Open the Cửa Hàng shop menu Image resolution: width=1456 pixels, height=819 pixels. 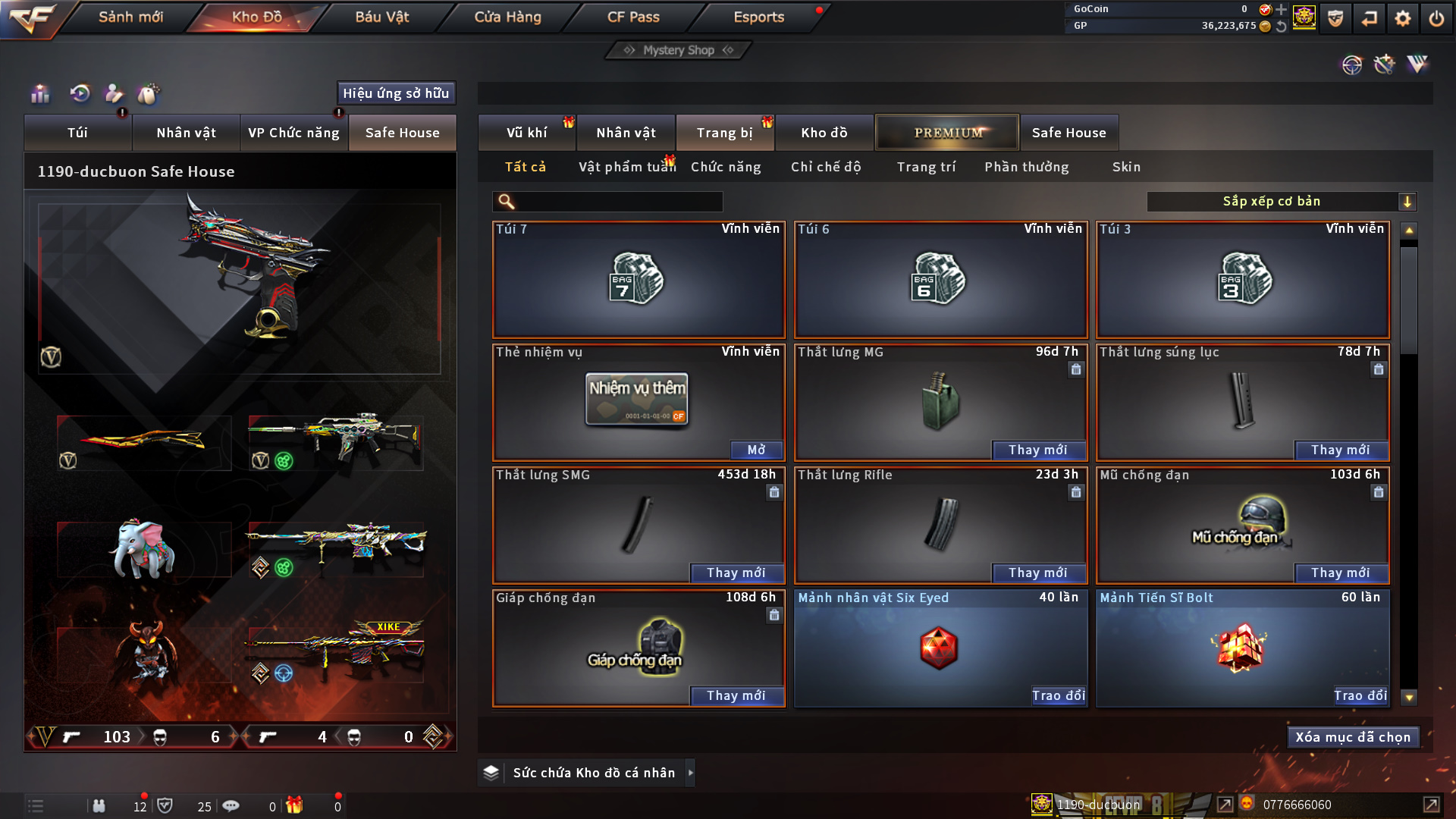click(x=507, y=17)
